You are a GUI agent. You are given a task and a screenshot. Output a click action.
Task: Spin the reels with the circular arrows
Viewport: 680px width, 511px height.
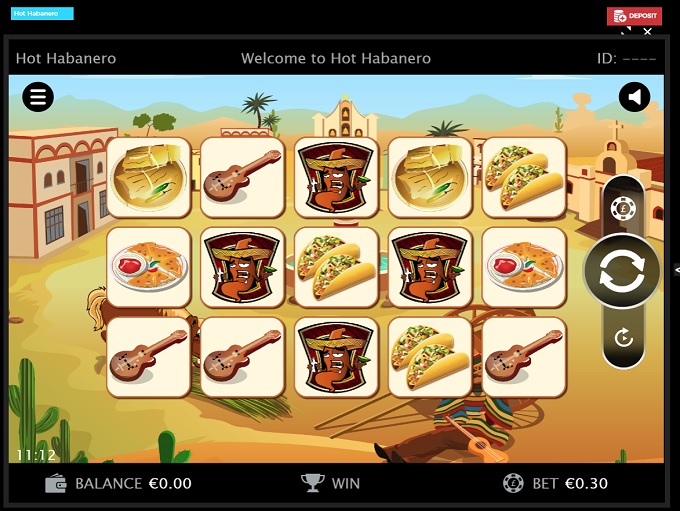coord(622,272)
